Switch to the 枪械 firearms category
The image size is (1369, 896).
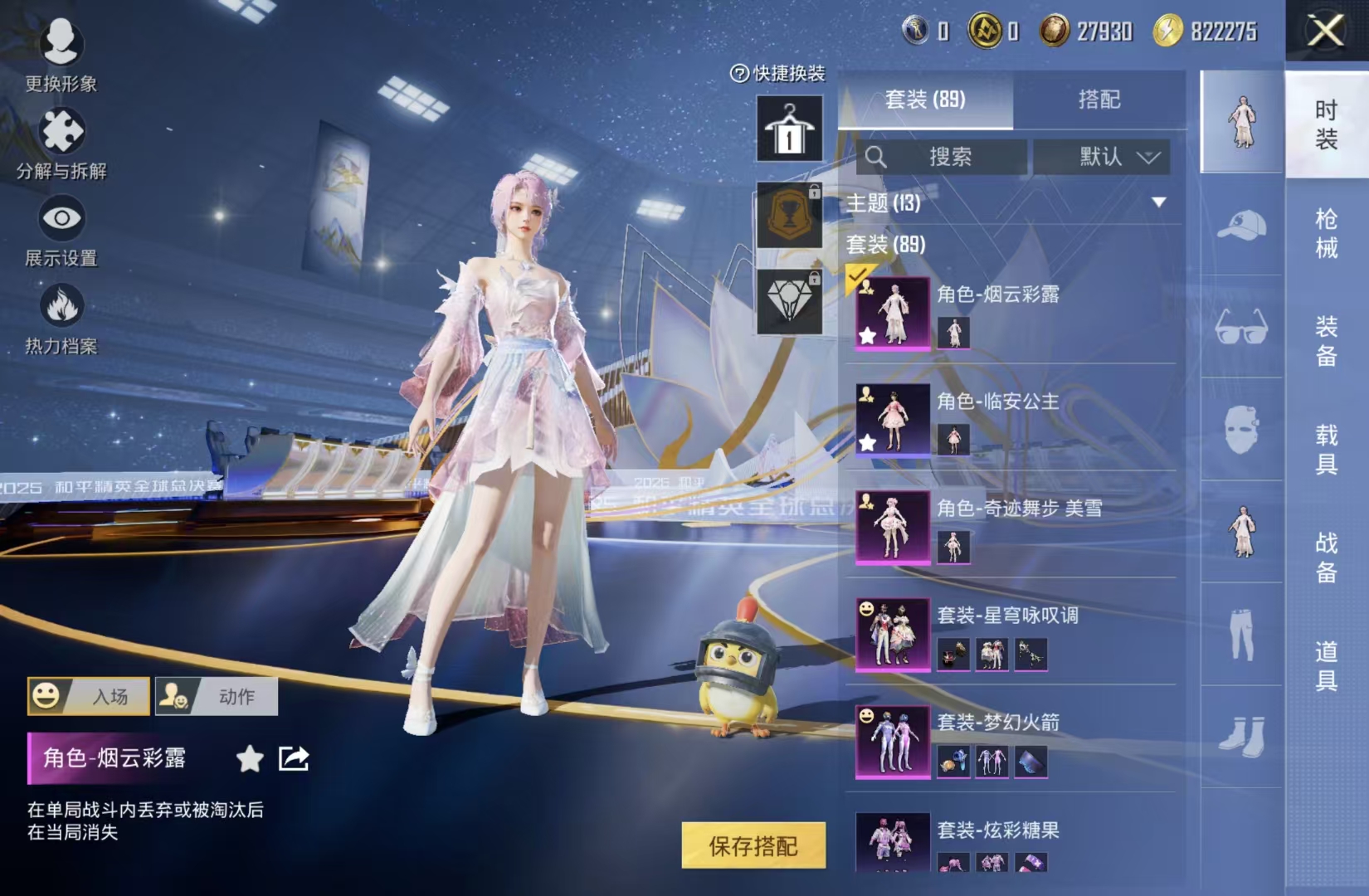(1325, 233)
